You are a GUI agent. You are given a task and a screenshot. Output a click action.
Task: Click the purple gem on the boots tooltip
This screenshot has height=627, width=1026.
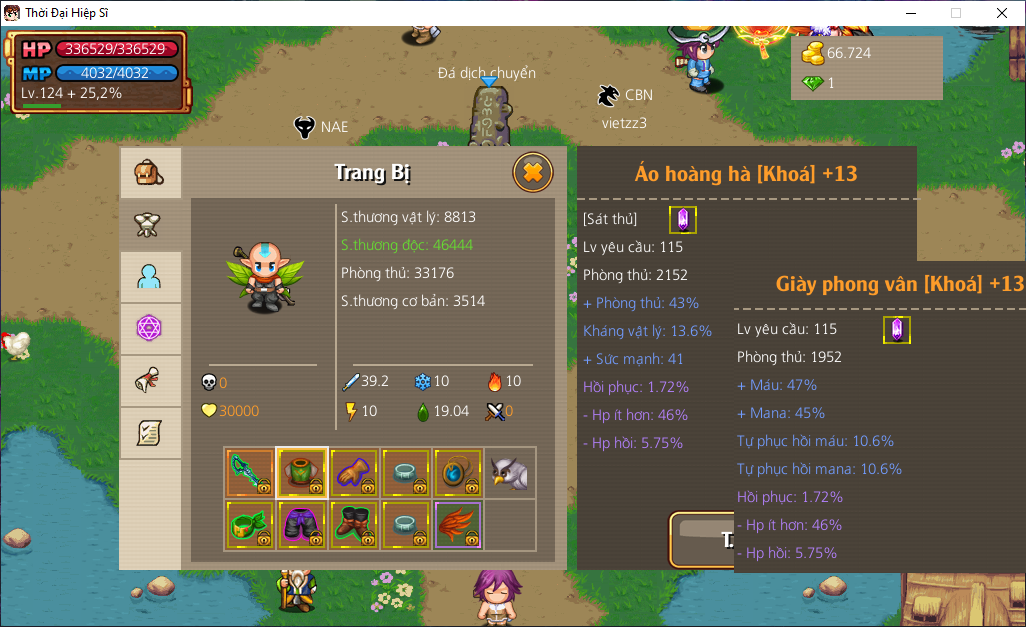(x=897, y=330)
